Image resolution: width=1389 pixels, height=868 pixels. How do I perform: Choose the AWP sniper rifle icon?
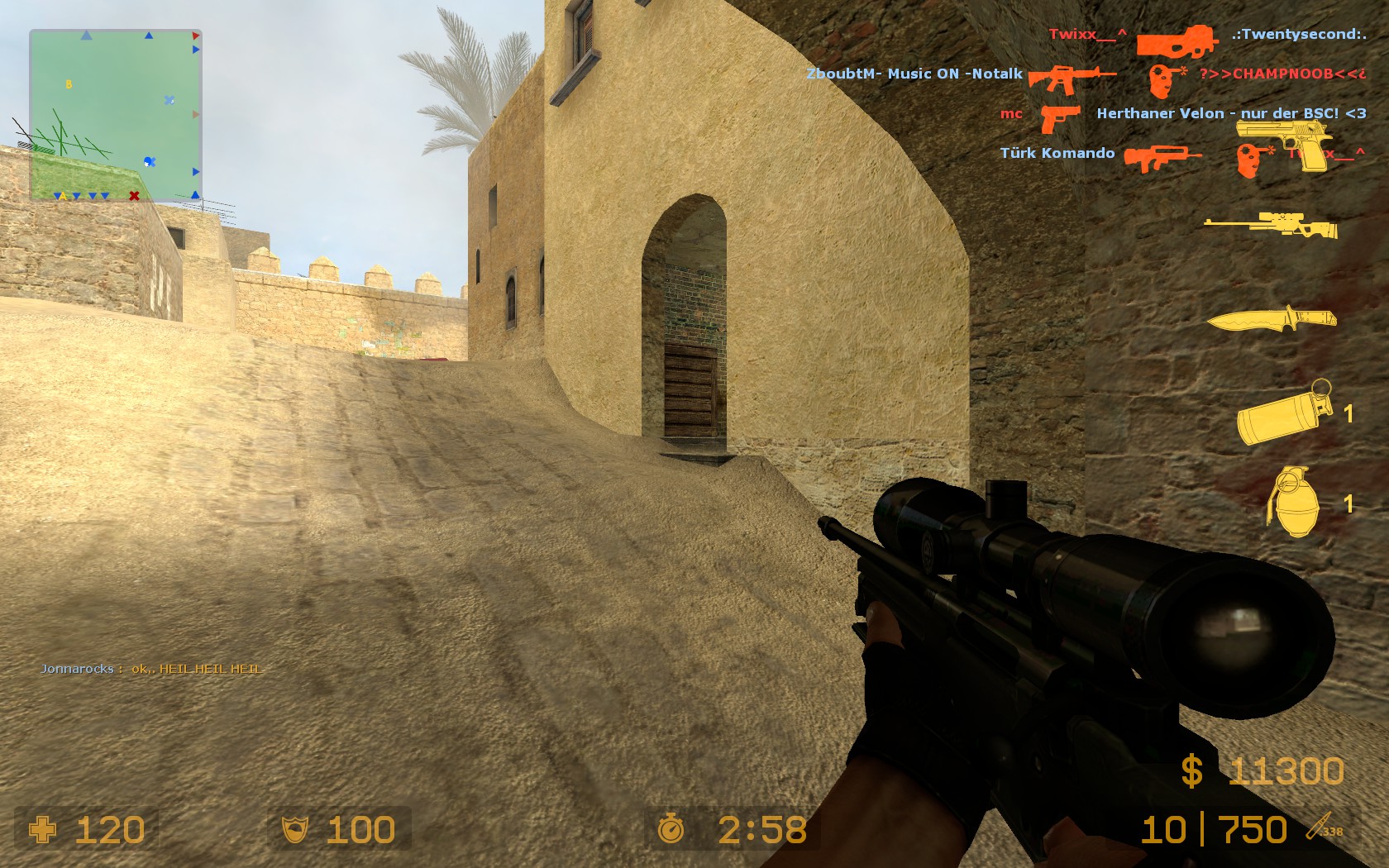click(1271, 225)
